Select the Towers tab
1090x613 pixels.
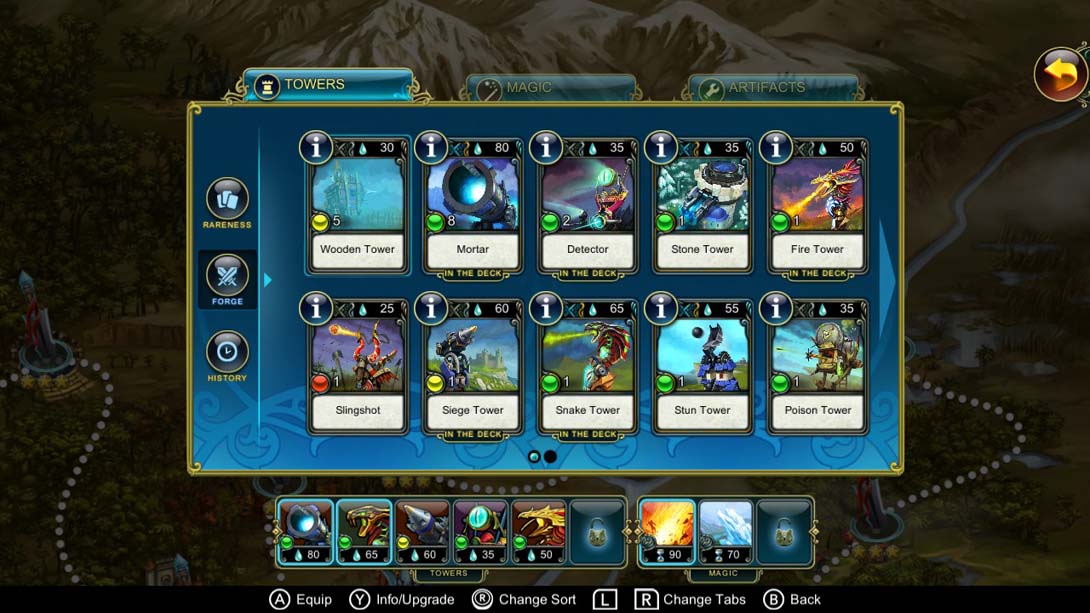point(327,85)
